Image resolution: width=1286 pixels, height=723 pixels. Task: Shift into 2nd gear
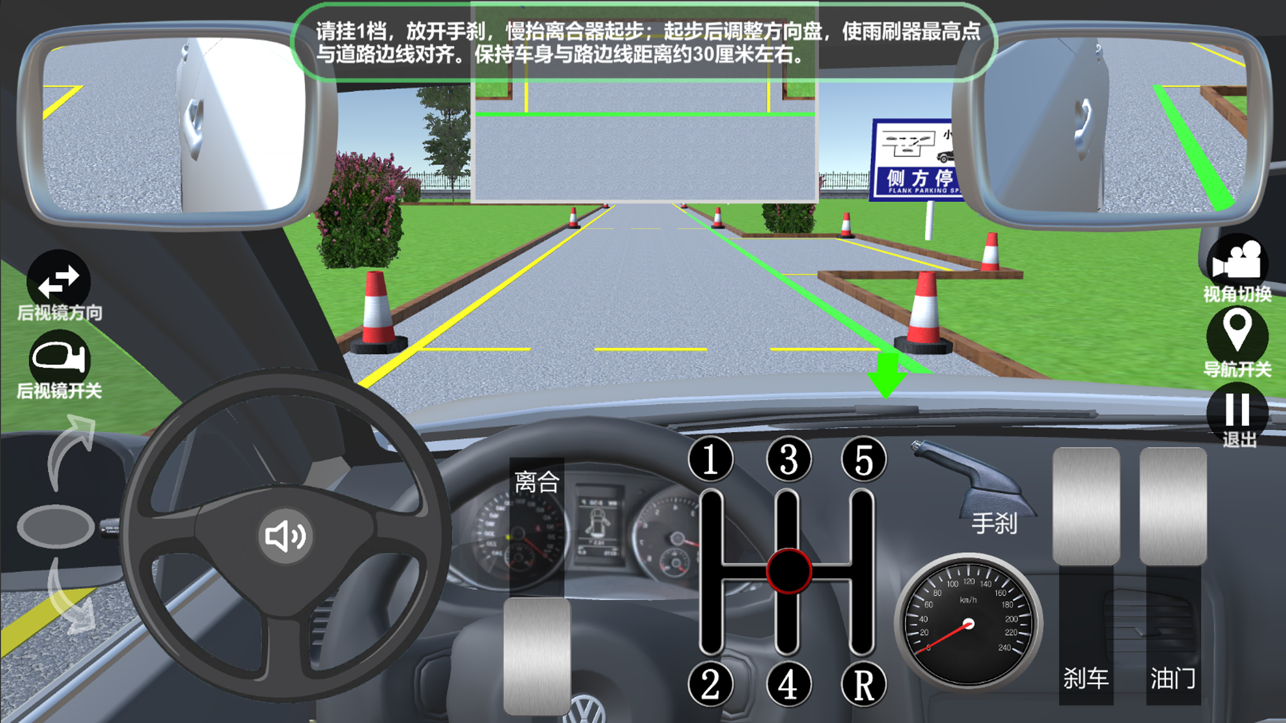coord(711,684)
